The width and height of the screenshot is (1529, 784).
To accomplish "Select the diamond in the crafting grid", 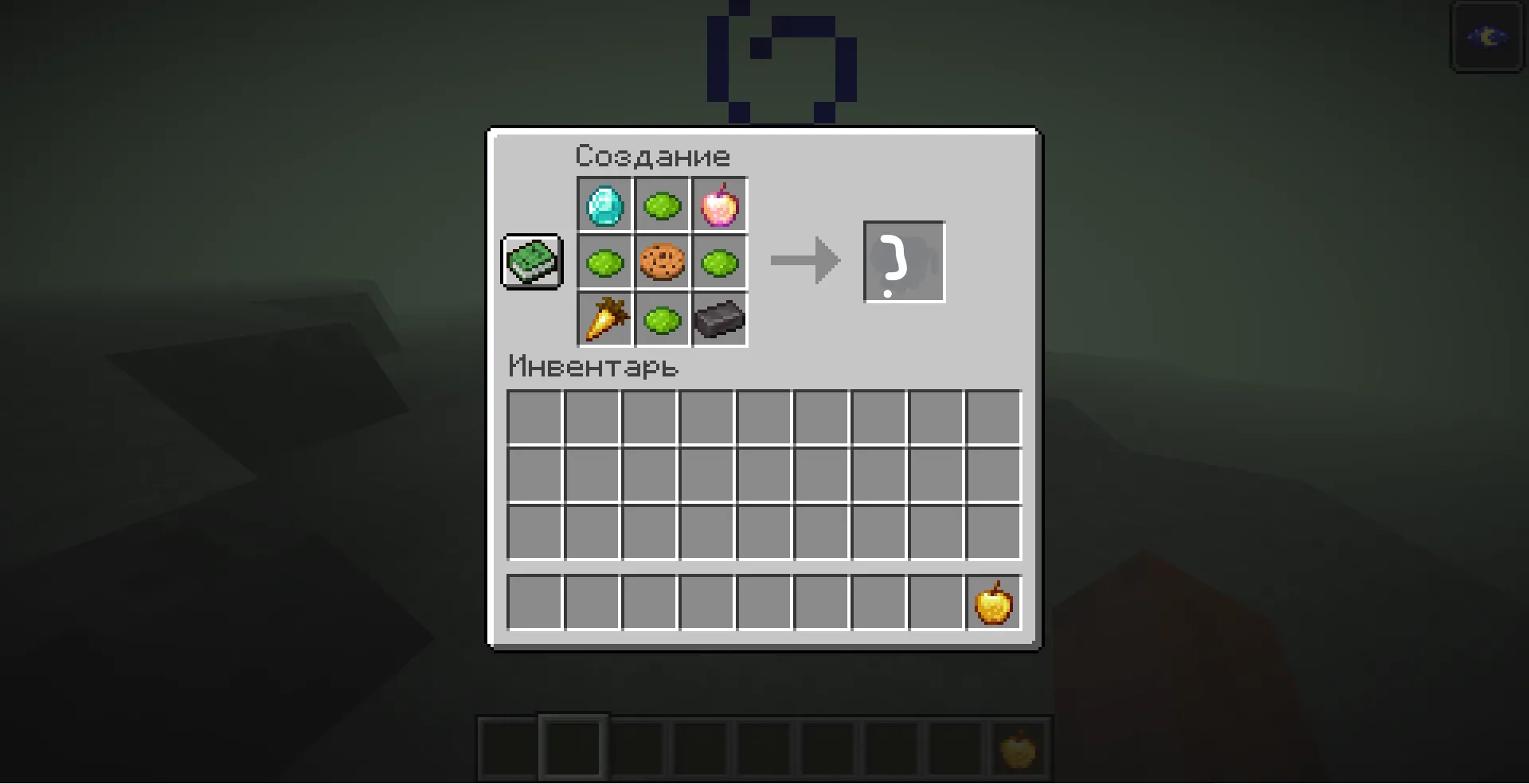I will pyautogui.click(x=604, y=205).
